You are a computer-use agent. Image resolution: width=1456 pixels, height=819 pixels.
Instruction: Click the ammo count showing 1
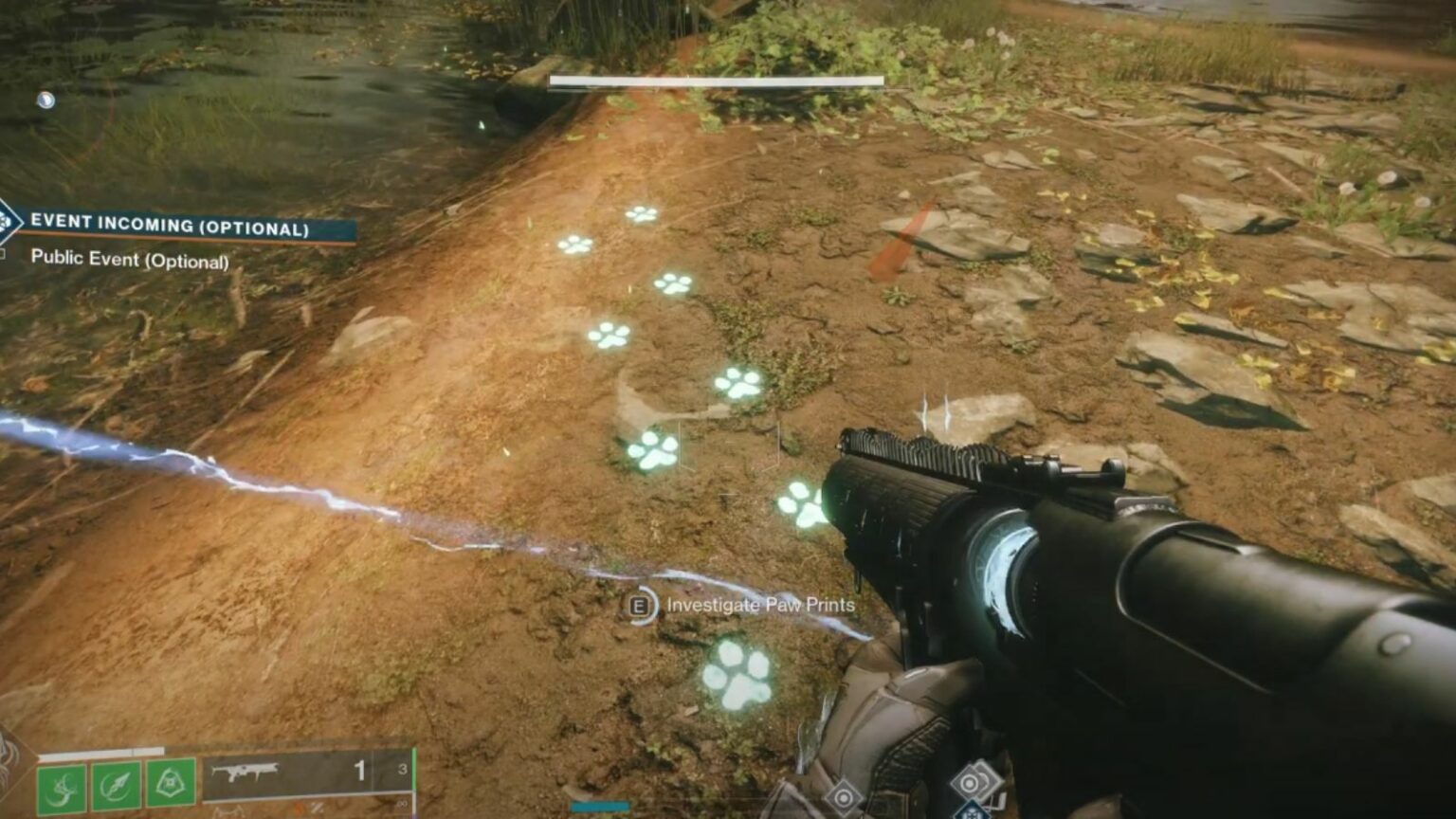pyautogui.click(x=360, y=771)
